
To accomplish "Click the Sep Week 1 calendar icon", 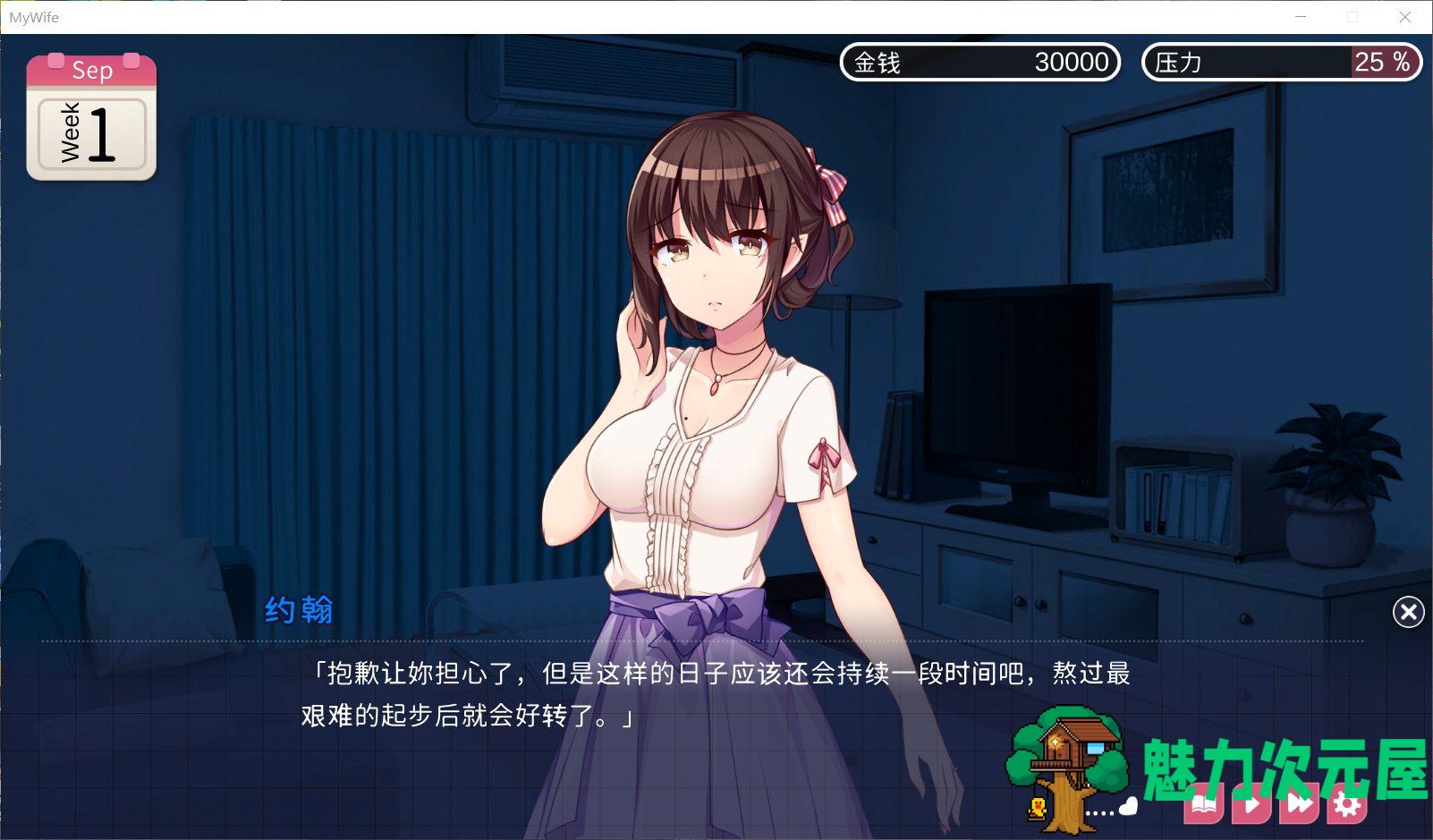I will pyautogui.click(x=90, y=117).
